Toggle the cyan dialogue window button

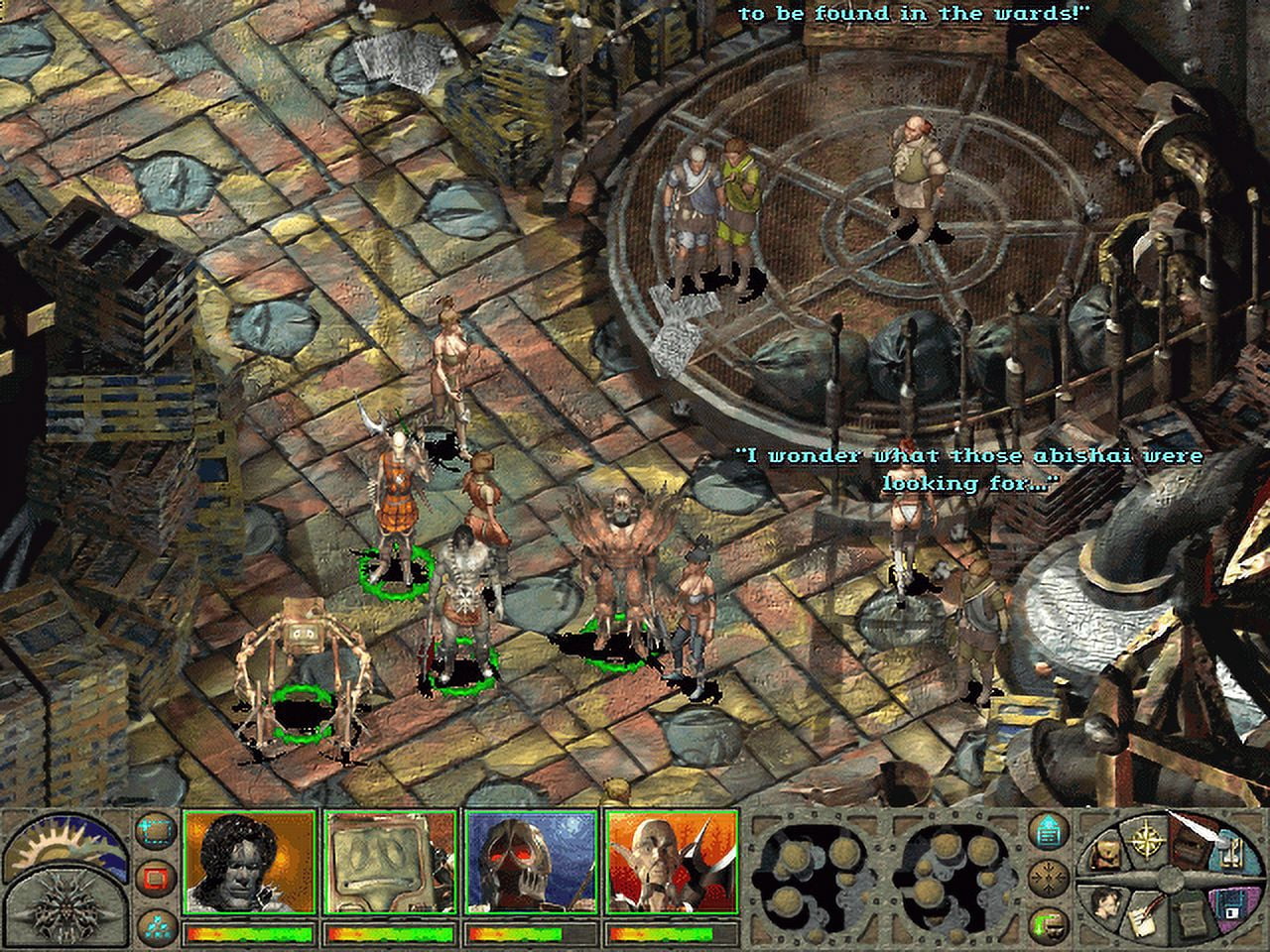pos(1047,831)
